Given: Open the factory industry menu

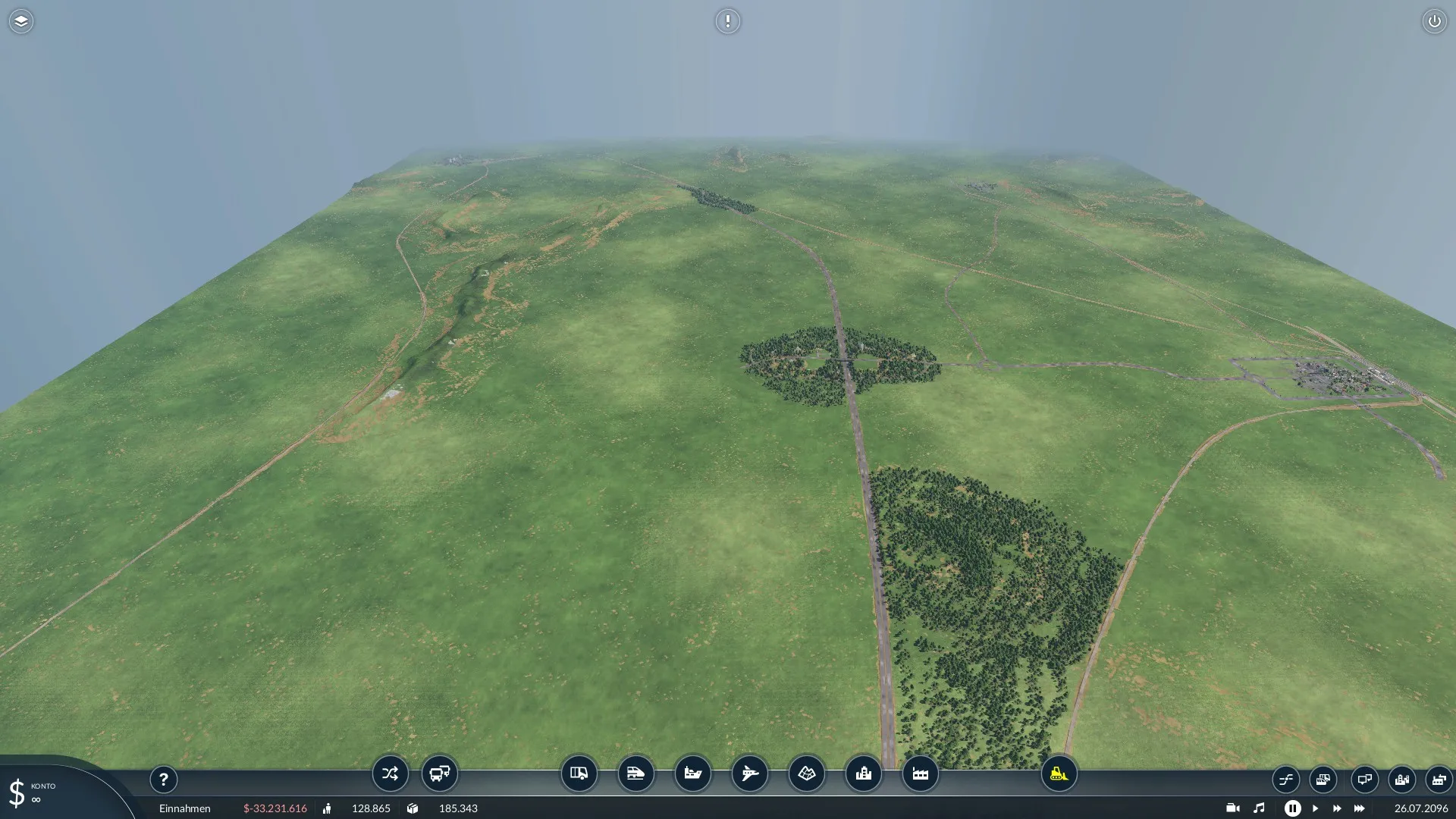Looking at the screenshot, I should [x=920, y=773].
